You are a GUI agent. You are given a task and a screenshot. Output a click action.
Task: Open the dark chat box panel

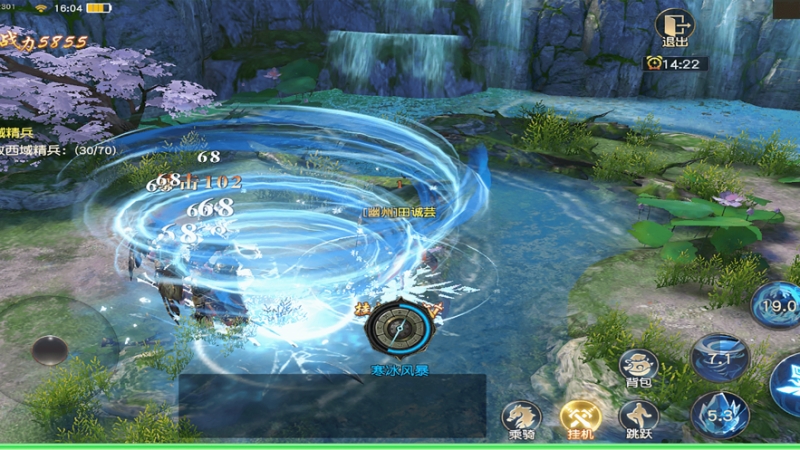coord(332,404)
